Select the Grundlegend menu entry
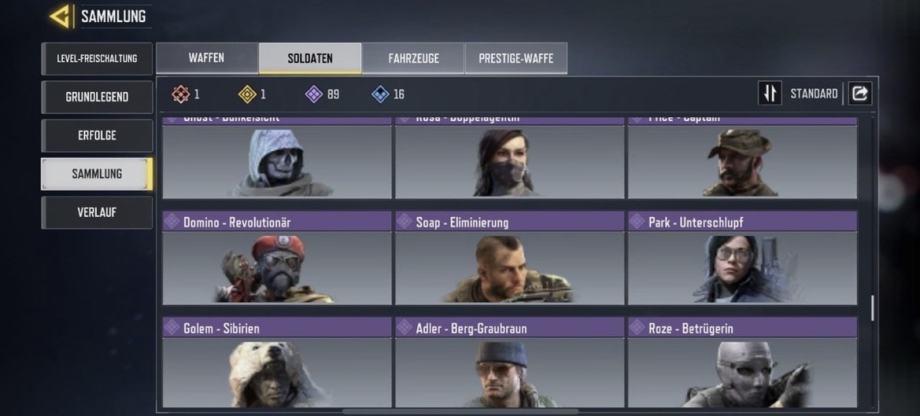 97,97
